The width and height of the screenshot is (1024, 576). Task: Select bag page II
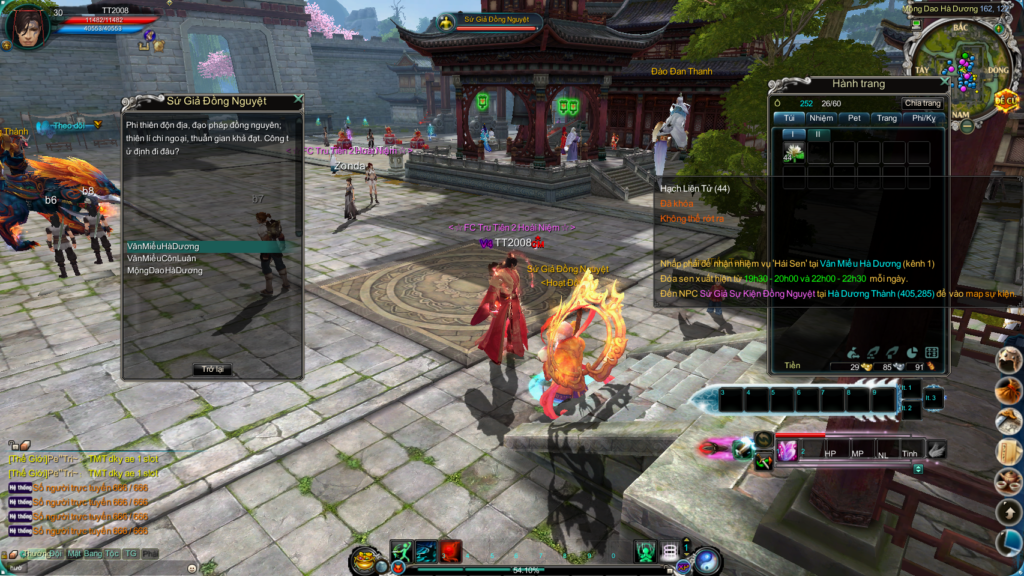[x=816, y=133]
